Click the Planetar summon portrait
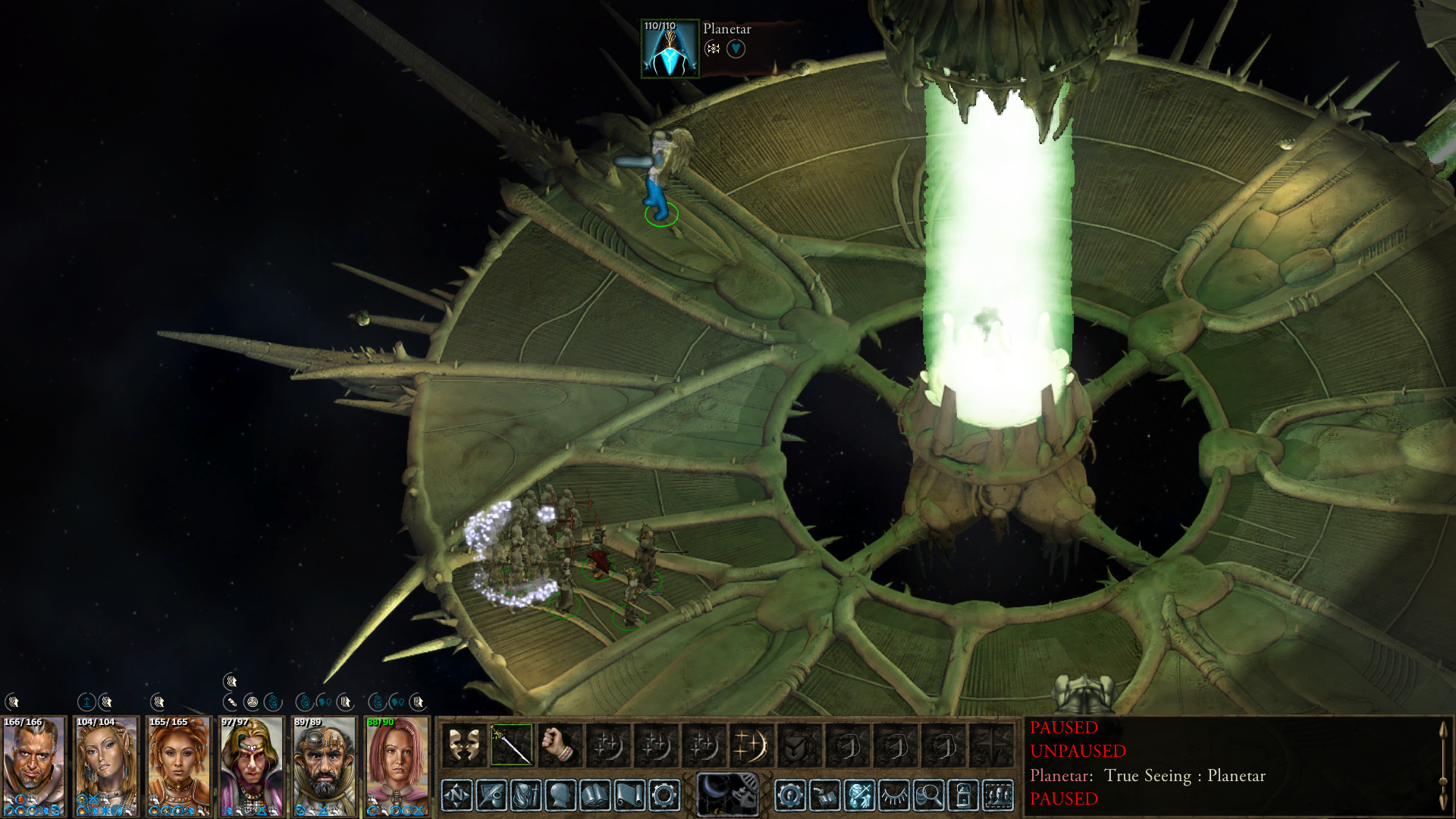The height and width of the screenshot is (819, 1456). point(670,49)
